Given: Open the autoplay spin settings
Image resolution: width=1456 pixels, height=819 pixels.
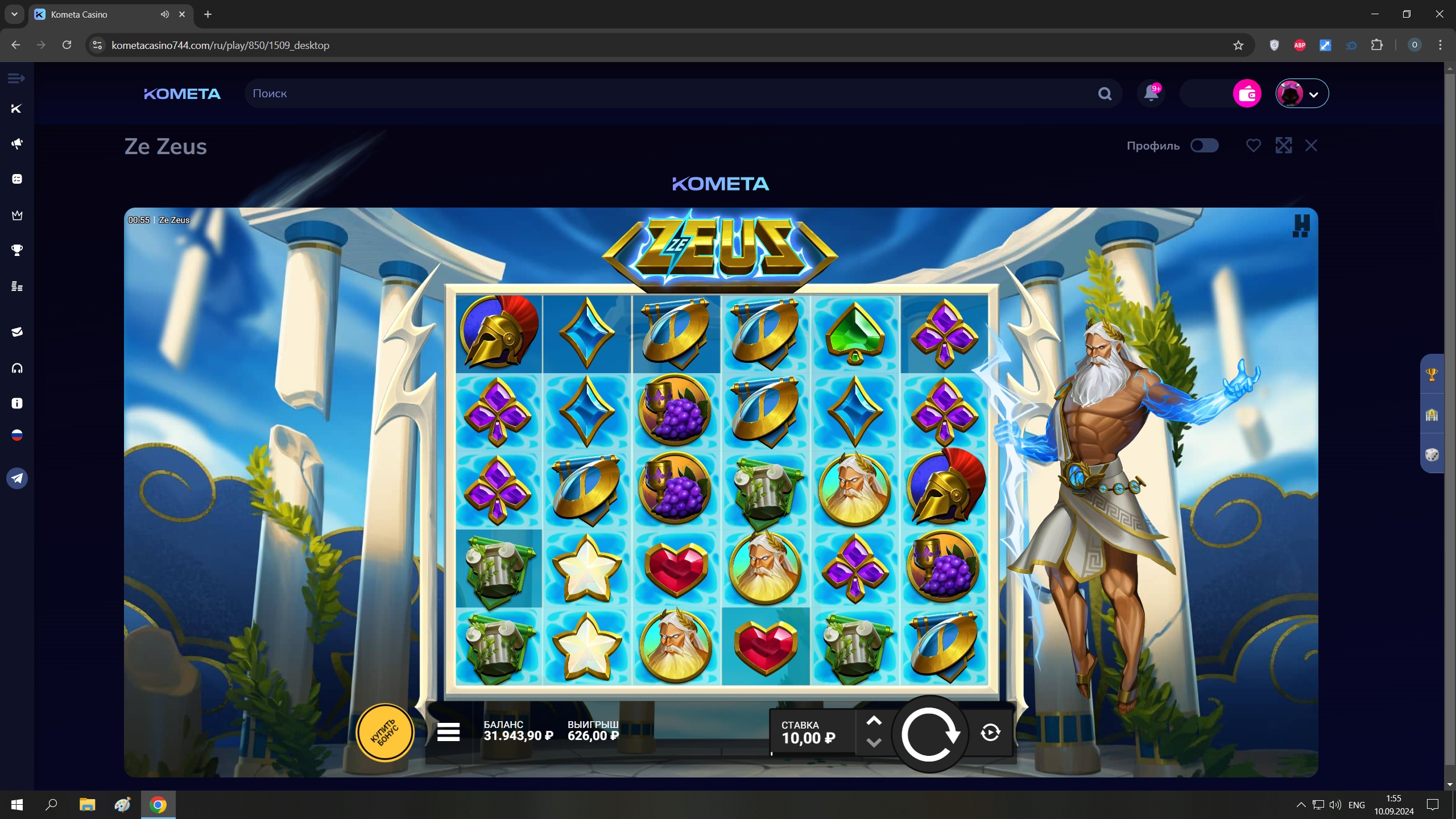Looking at the screenshot, I should [990, 733].
